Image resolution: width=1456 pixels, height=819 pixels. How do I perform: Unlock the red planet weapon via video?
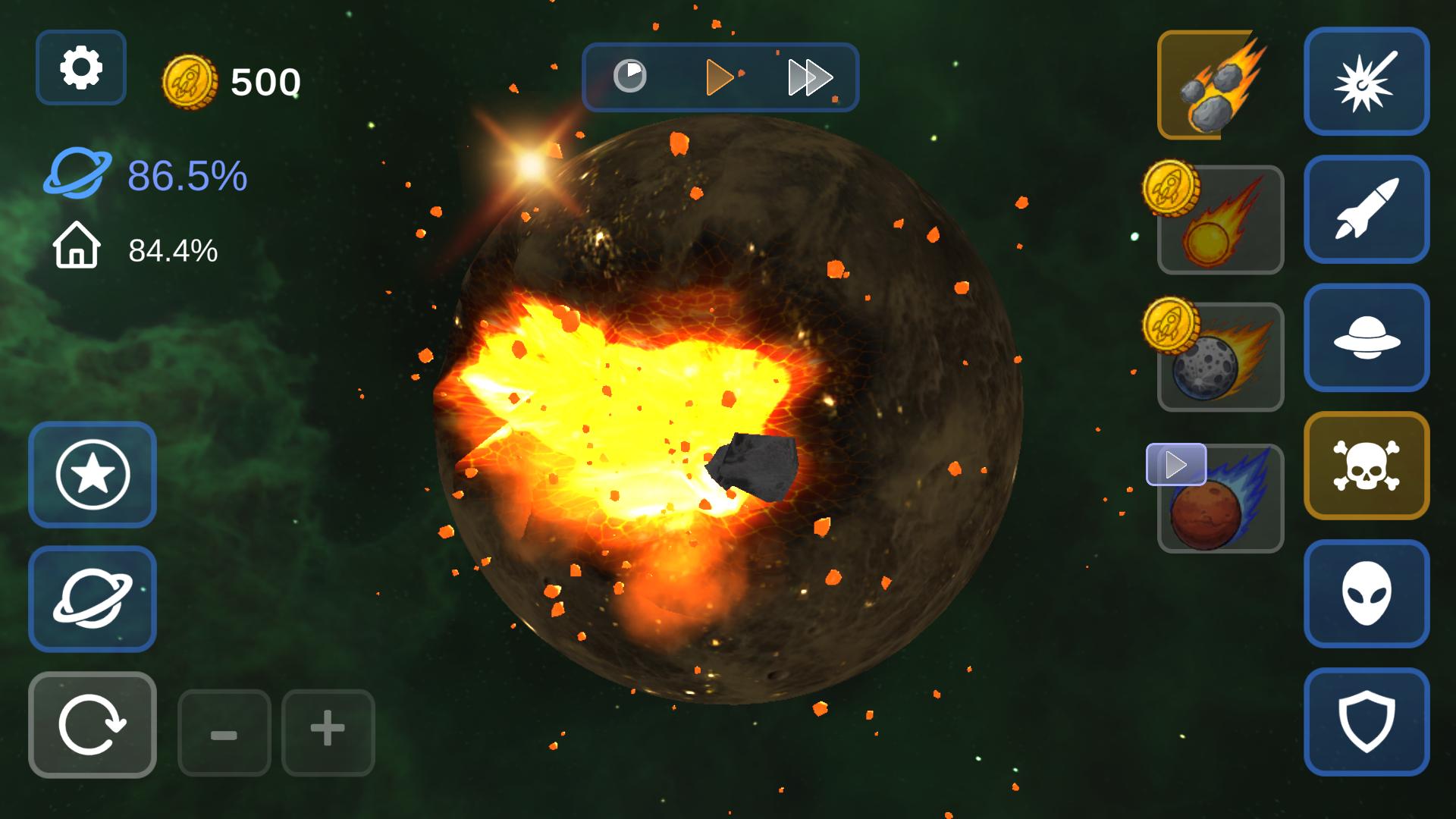tap(1221, 499)
